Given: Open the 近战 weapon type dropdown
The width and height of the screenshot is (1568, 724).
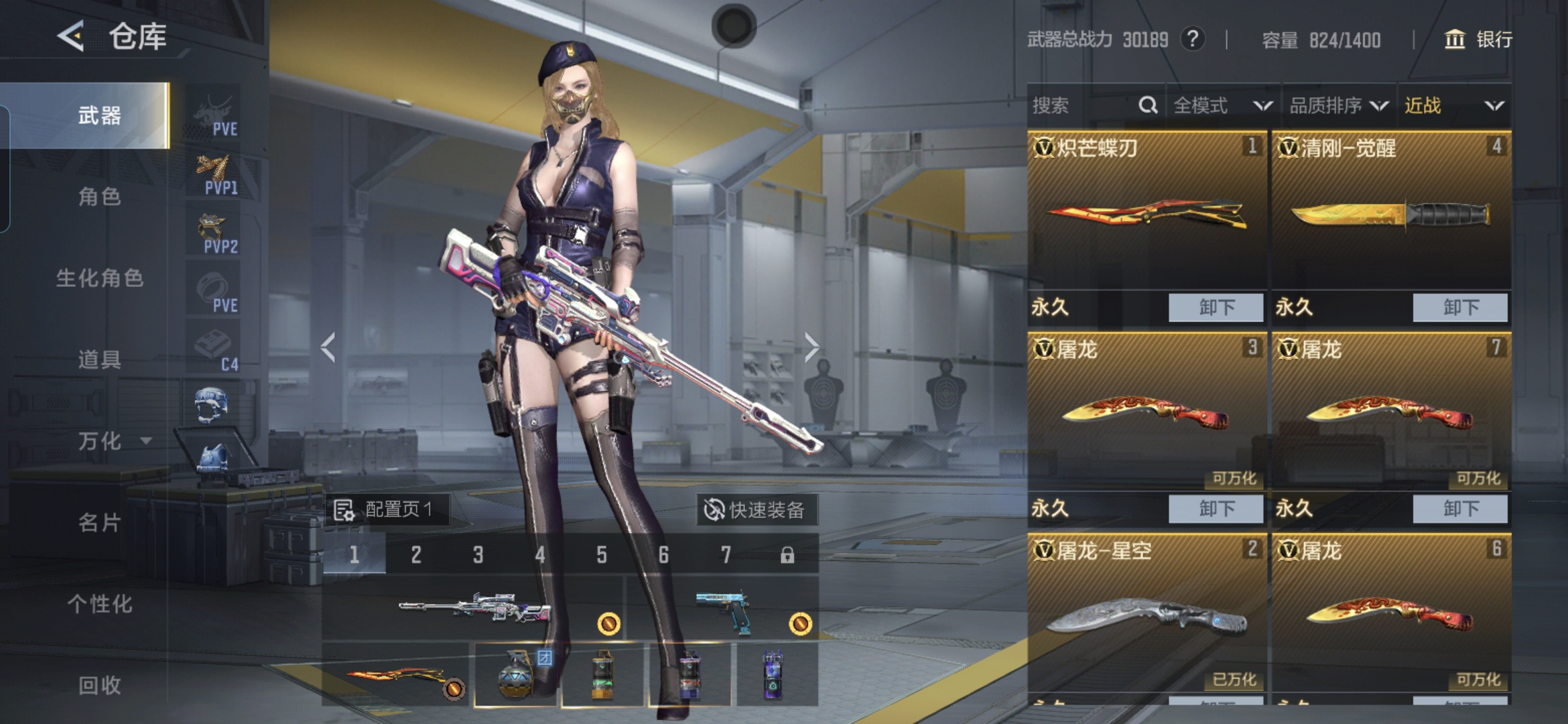Looking at the screenshot, I should [1453, 105].
